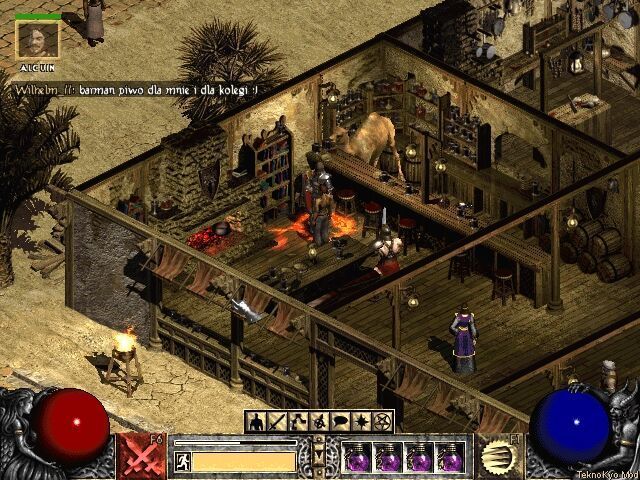Select the right-hand skill icon marked F1
The height and width of the screenshot is (480, 640).
click(497, 456)
